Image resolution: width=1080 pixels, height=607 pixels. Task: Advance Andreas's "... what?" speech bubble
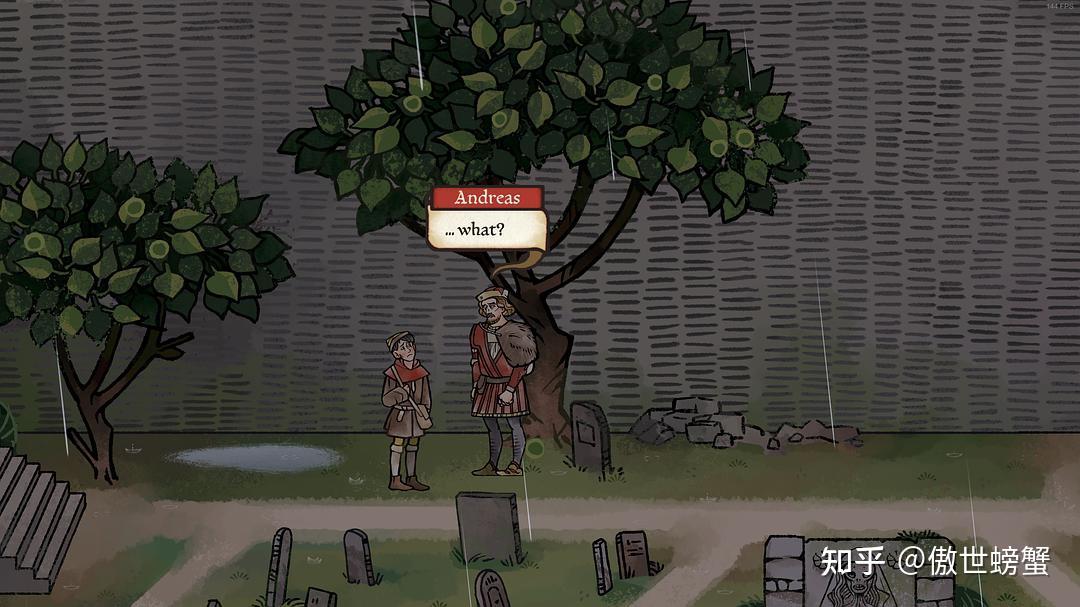point(486,229)
